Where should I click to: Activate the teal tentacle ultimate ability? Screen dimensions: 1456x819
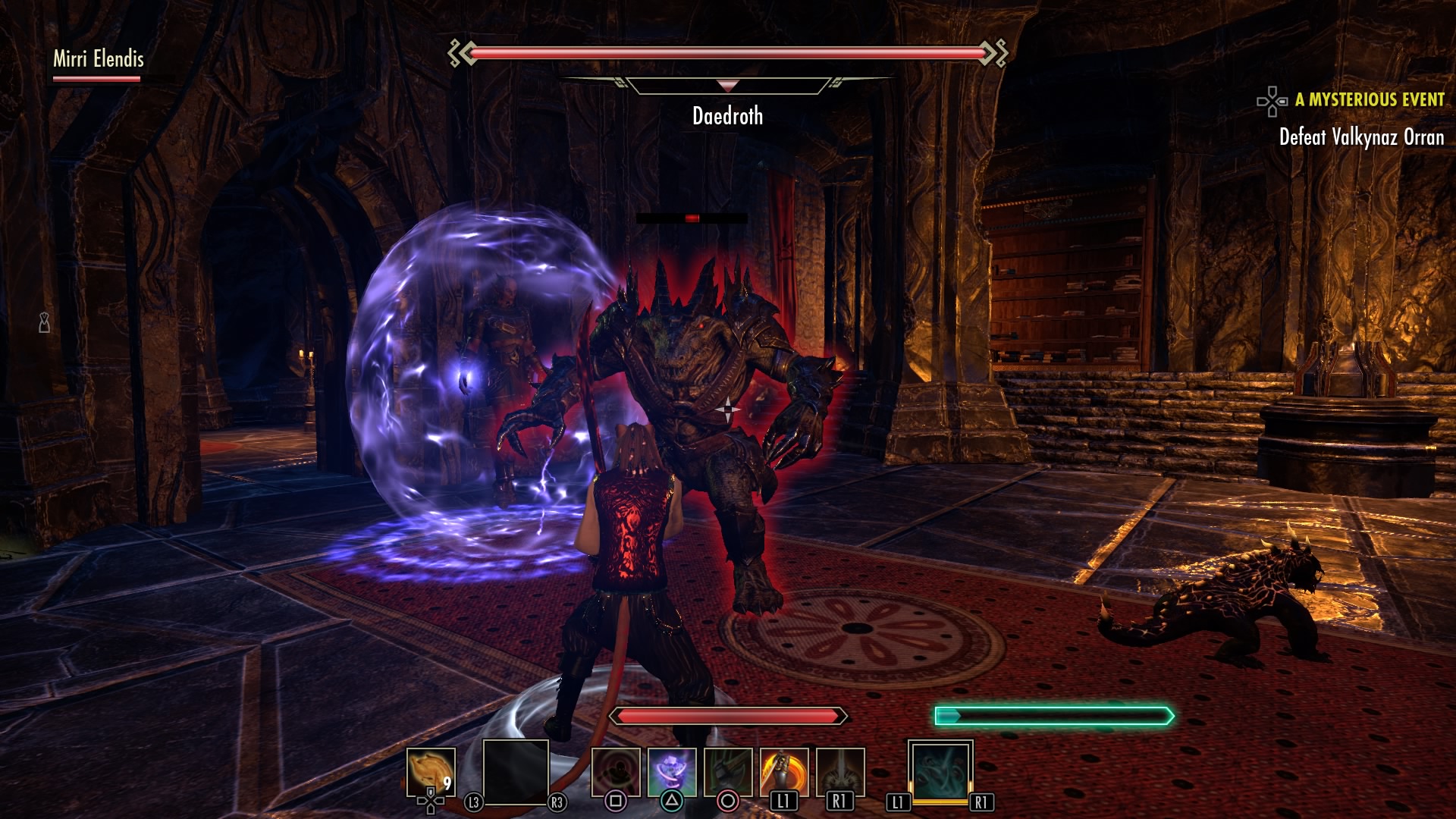[x=940, y=770]
